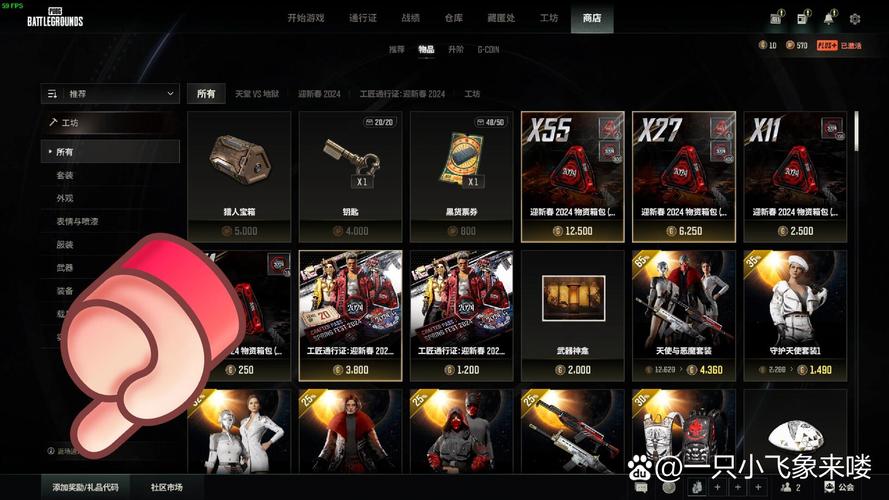This screenshot has width=889, height=500.
Task: Switch to the 工坊 top menu
Action: click(549, 18)
